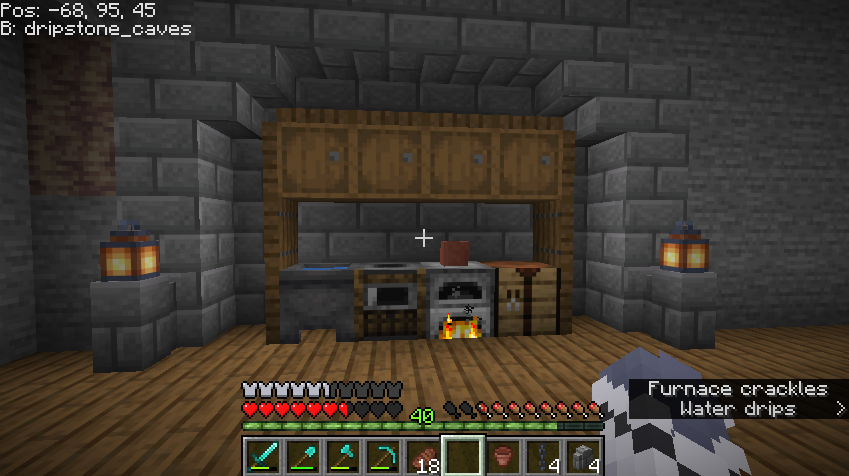The width and height of the screenshot is (849, 476).
Task: Pick the flower pot hotbar slot
Action: (x=503, y=456)
